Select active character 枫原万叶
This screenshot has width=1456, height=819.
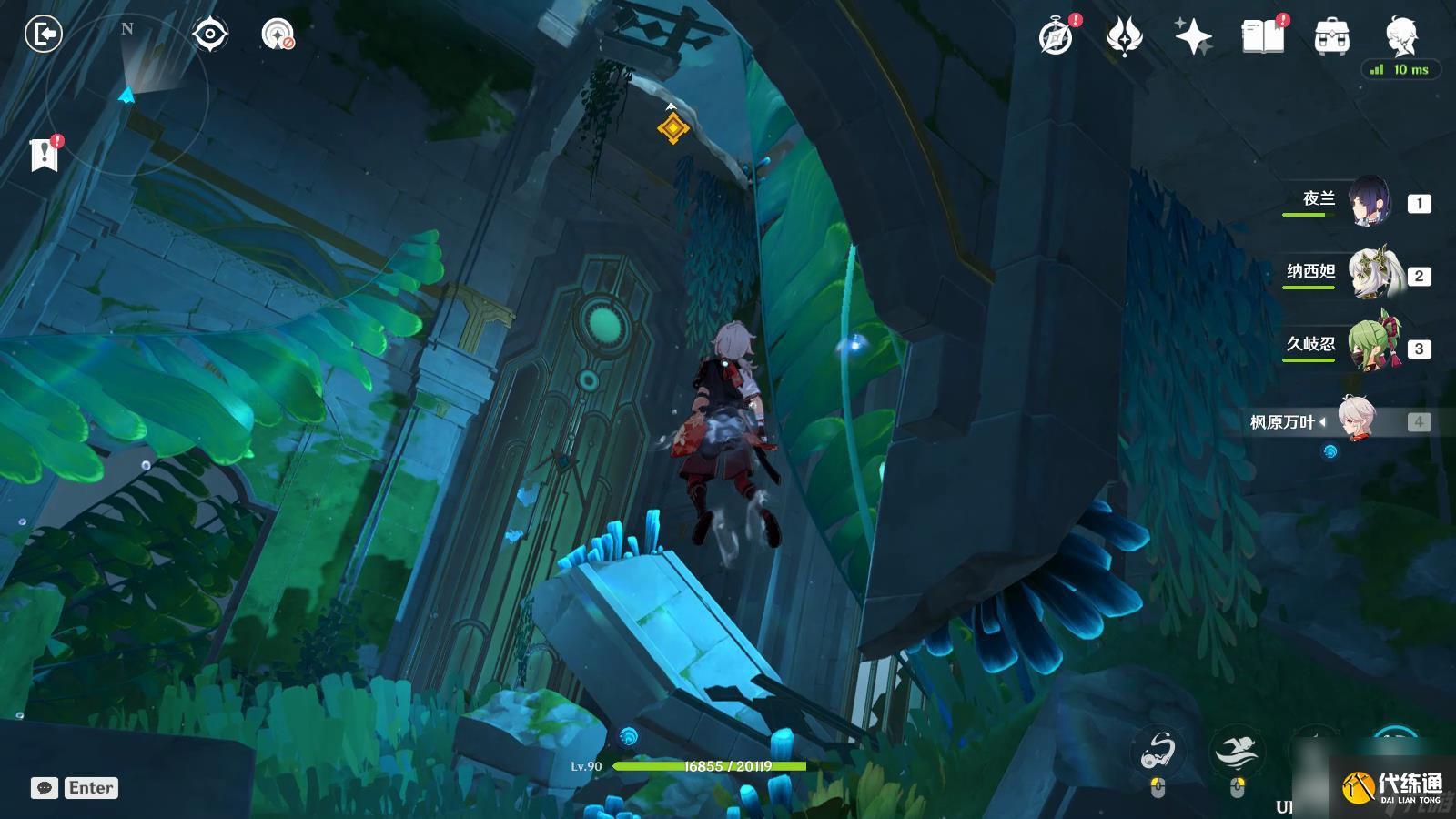[1357, 420]
